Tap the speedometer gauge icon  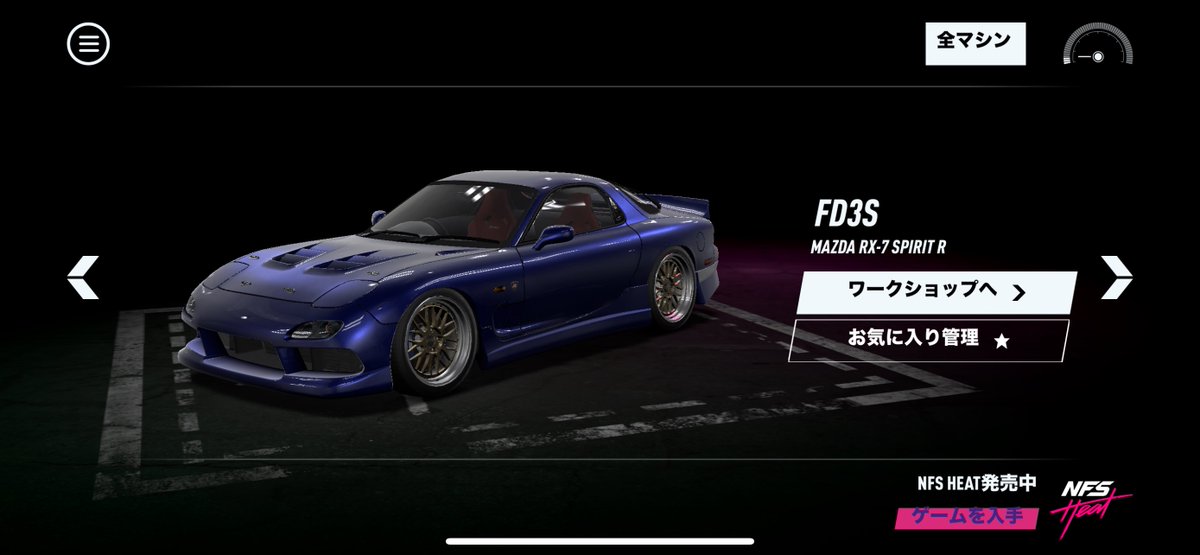pyautogui.click(x=1097, y=46)
